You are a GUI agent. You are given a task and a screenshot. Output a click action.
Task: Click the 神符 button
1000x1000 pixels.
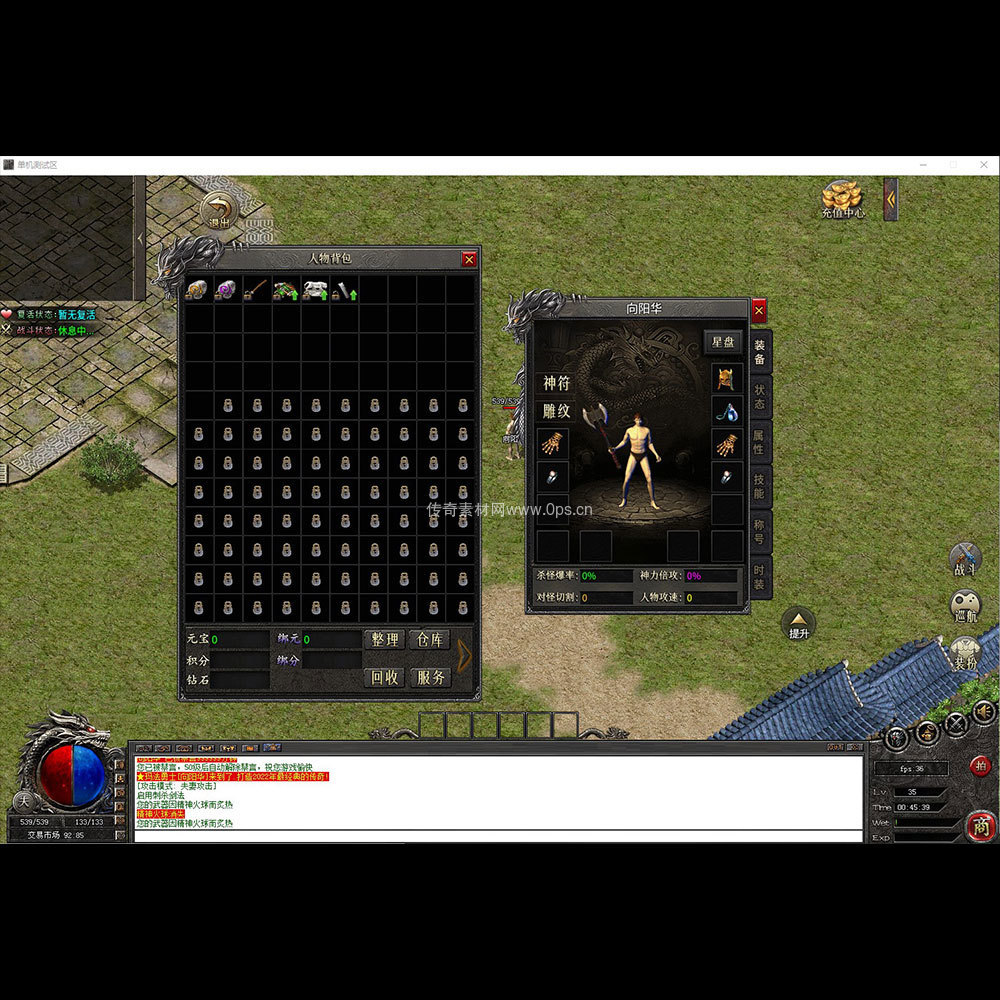pos(557,383)
